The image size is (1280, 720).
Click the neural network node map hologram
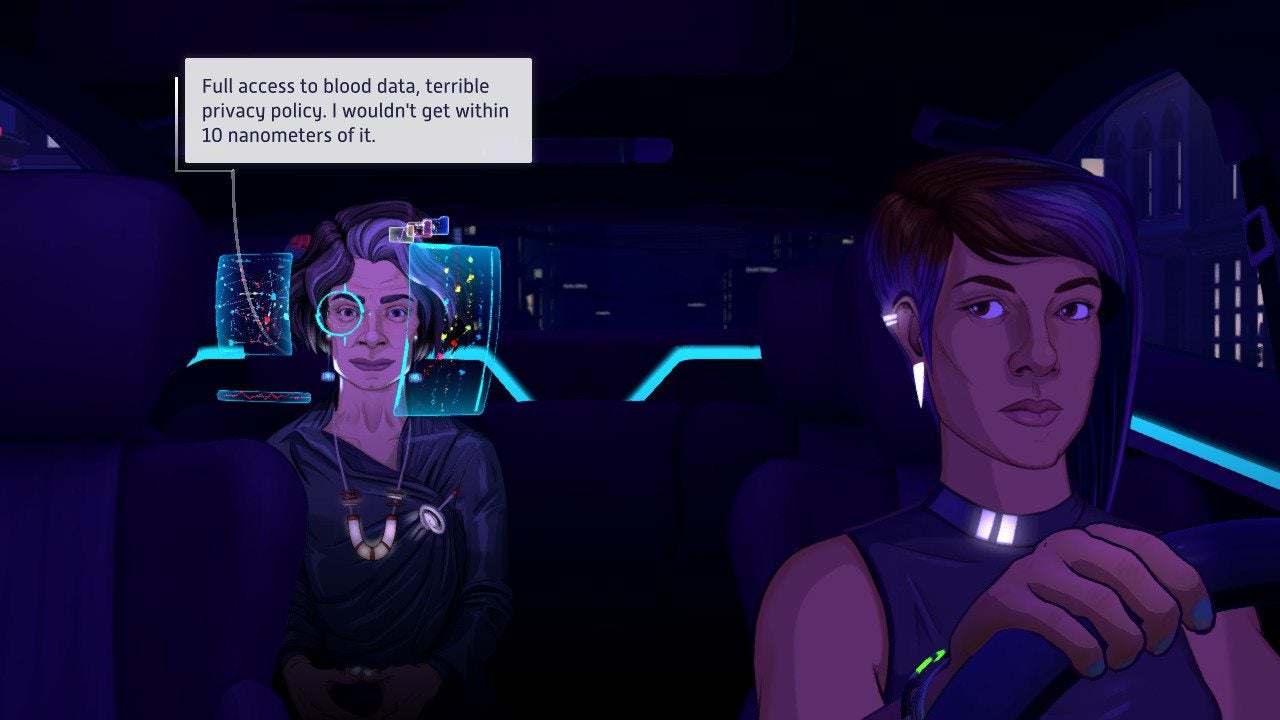click(x=254, y=304)
